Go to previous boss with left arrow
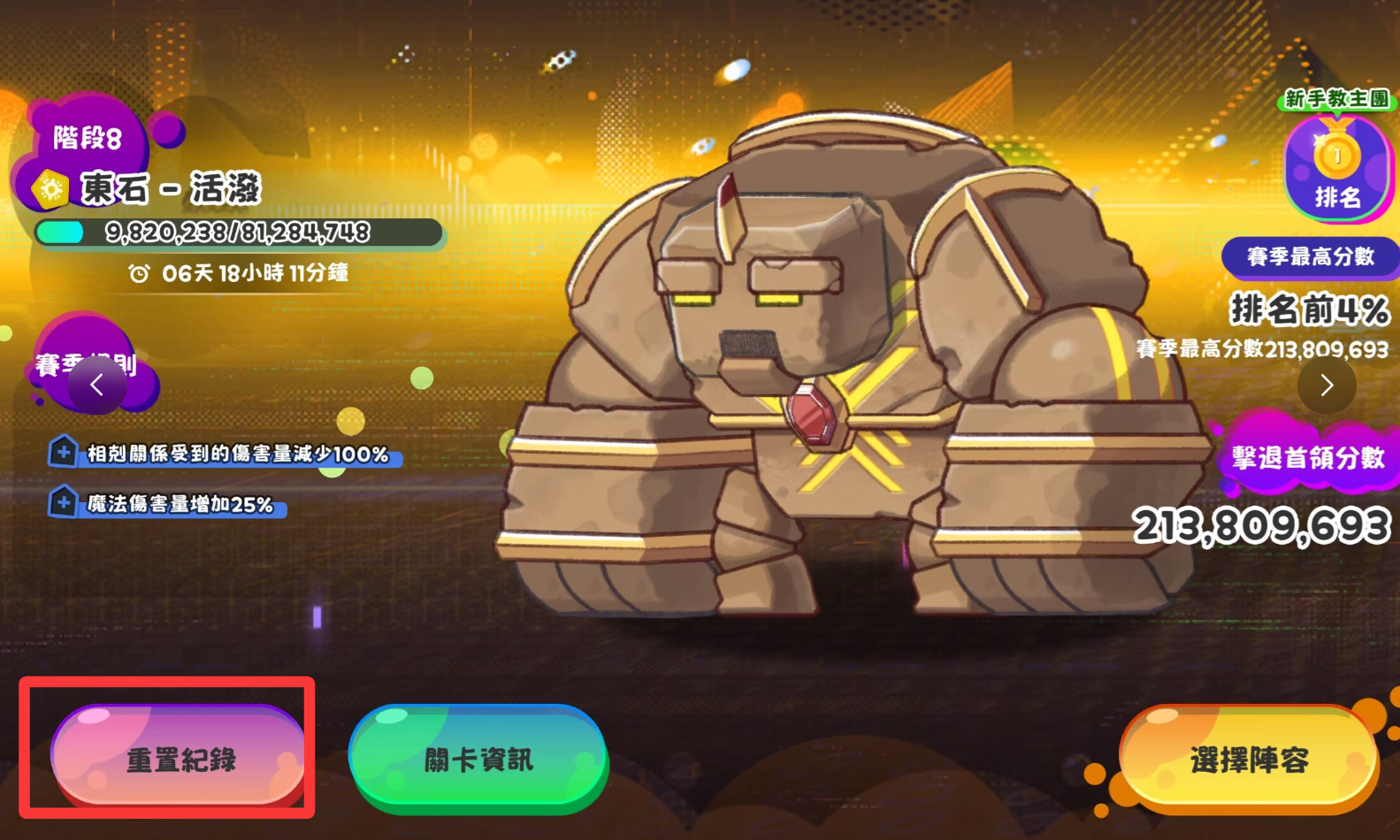 pyautogui.click(x=97, y=385)
